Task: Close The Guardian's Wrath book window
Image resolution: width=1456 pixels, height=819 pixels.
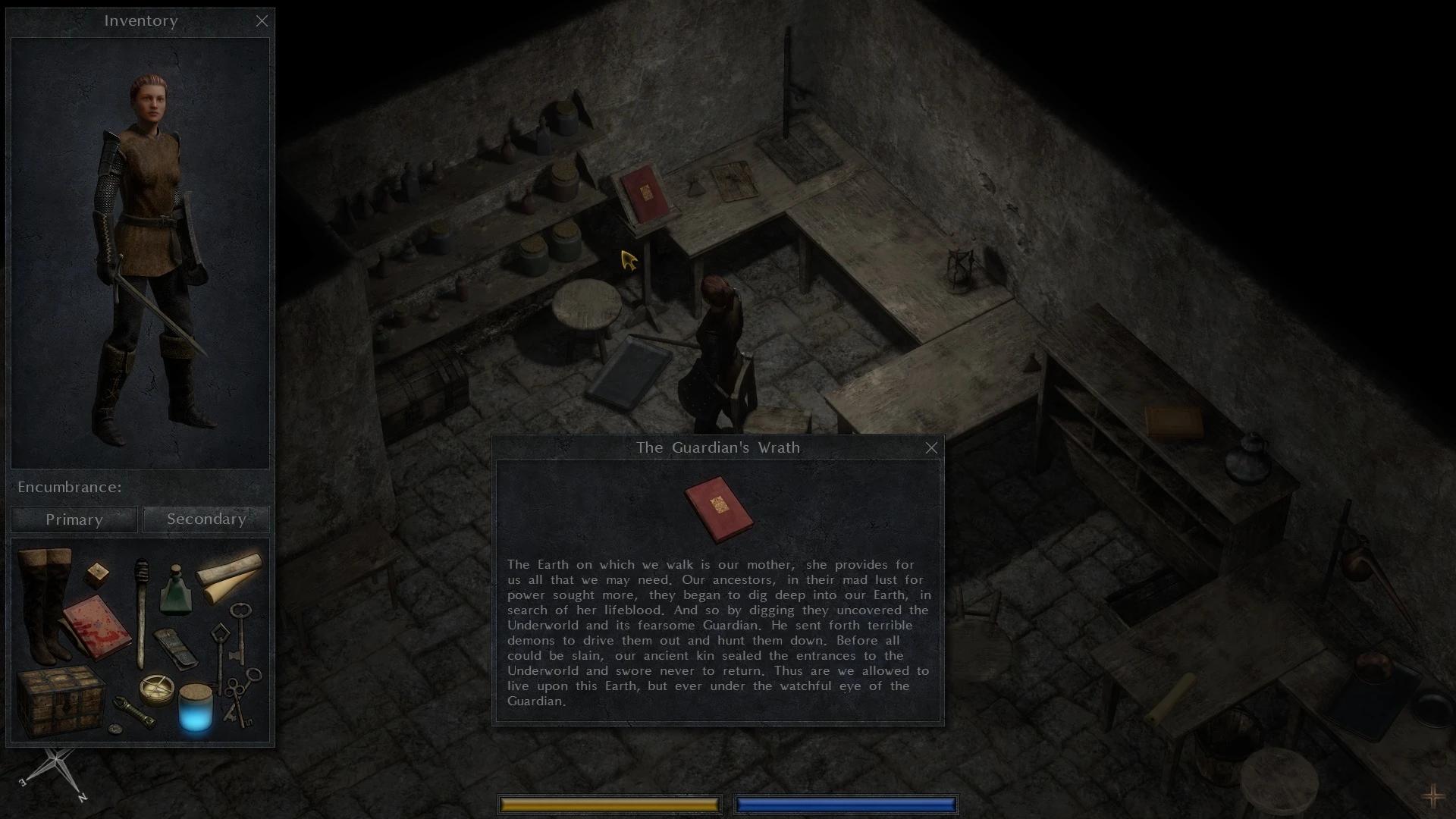Action: [931, 448]
